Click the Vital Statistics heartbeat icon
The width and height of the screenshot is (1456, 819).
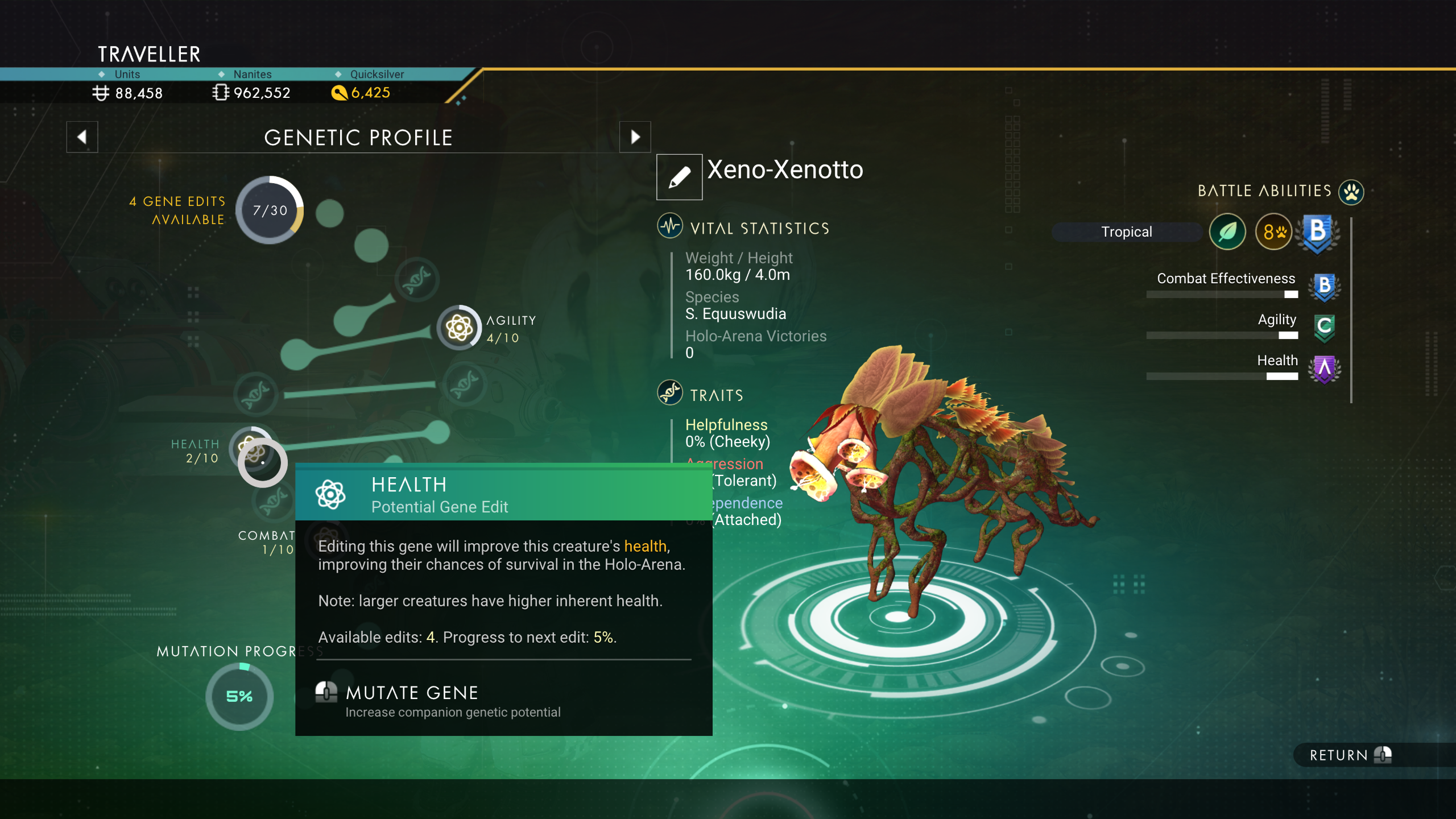pyautogui.click(x=671, y=225)
